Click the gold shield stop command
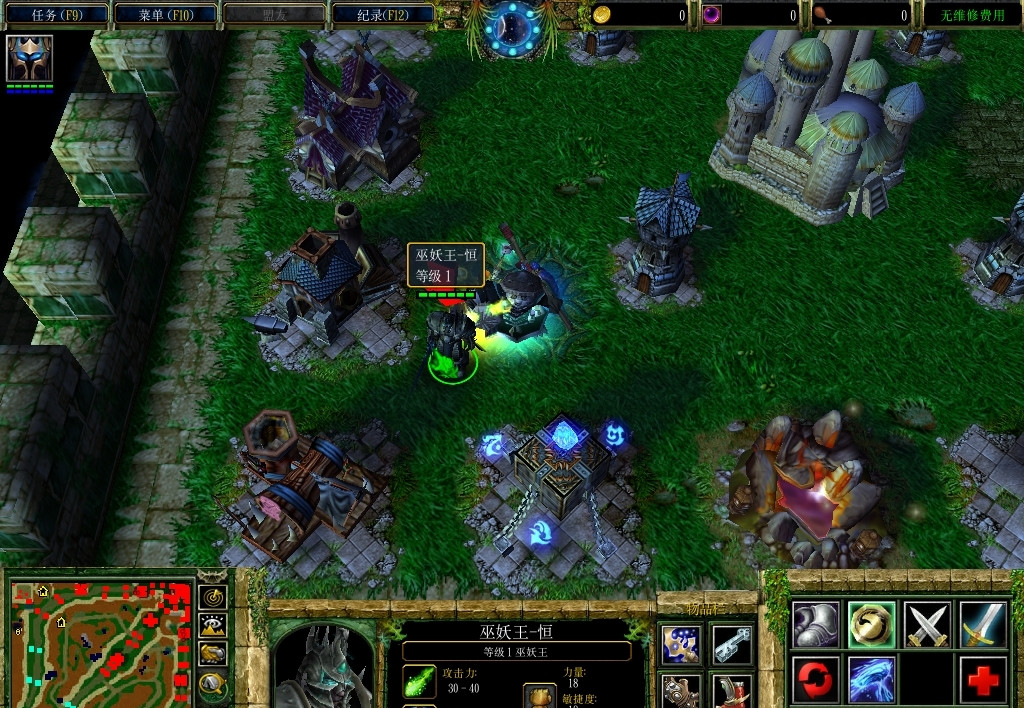The width and height of the screenshot is (1024, 708). 871,625
